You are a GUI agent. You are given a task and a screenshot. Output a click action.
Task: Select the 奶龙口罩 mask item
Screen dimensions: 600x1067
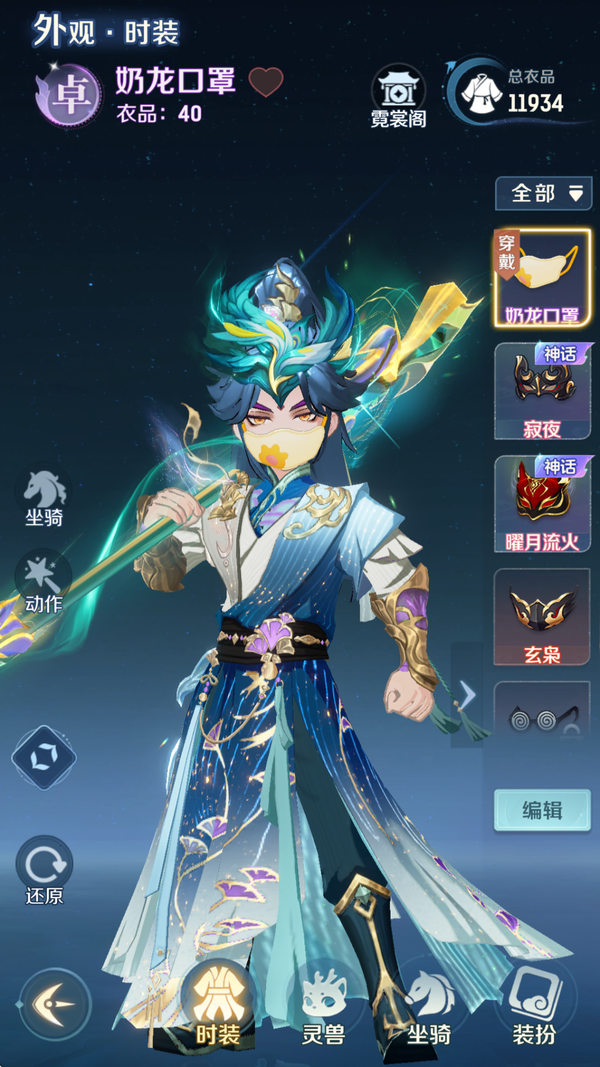pos(542,277)
